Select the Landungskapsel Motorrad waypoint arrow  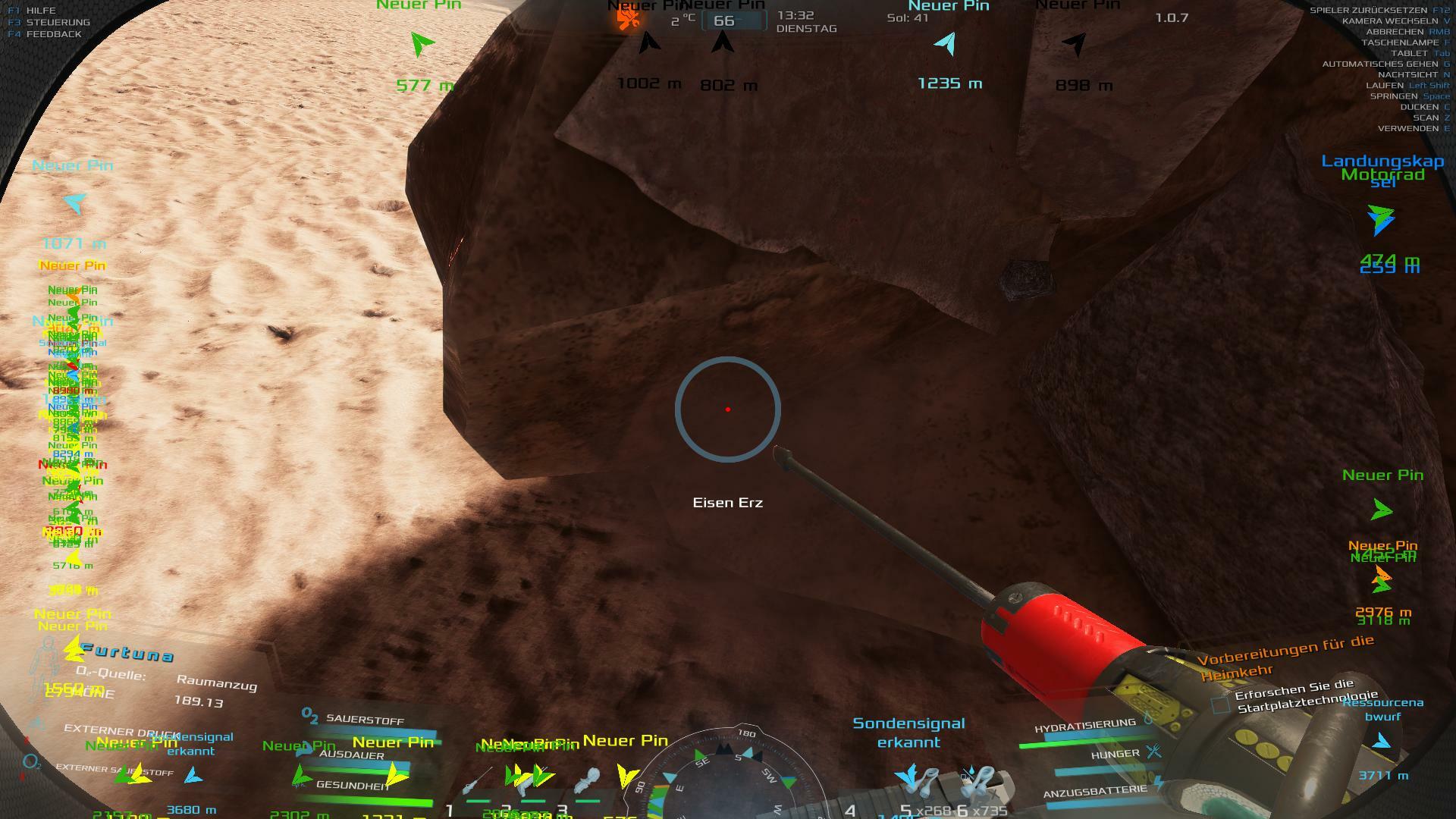coord(1382,219)
